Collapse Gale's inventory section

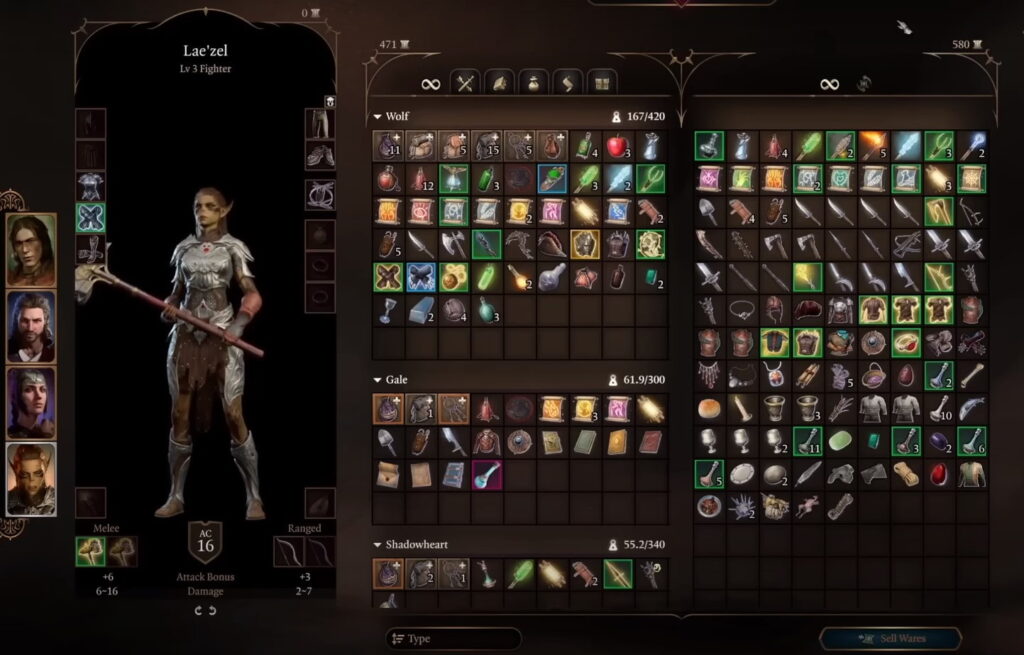coord(378,380)
